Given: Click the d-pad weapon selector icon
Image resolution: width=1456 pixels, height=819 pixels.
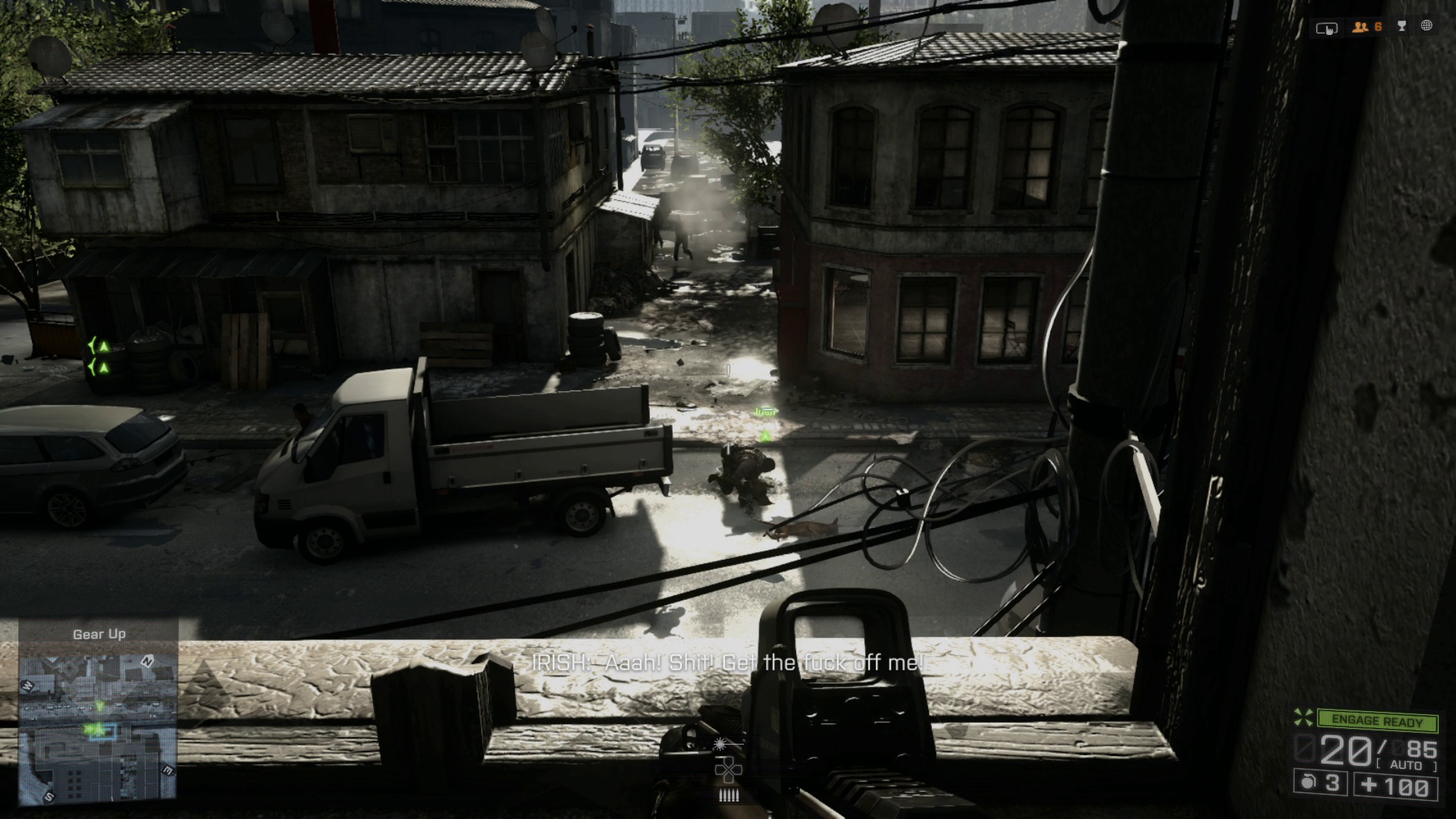Looking at the screenshot, I should click(727, 770).
